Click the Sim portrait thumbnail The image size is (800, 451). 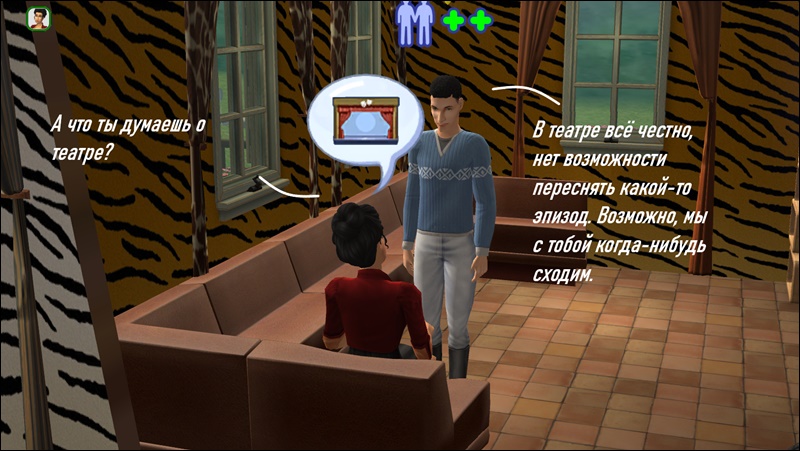coord(40,20)
